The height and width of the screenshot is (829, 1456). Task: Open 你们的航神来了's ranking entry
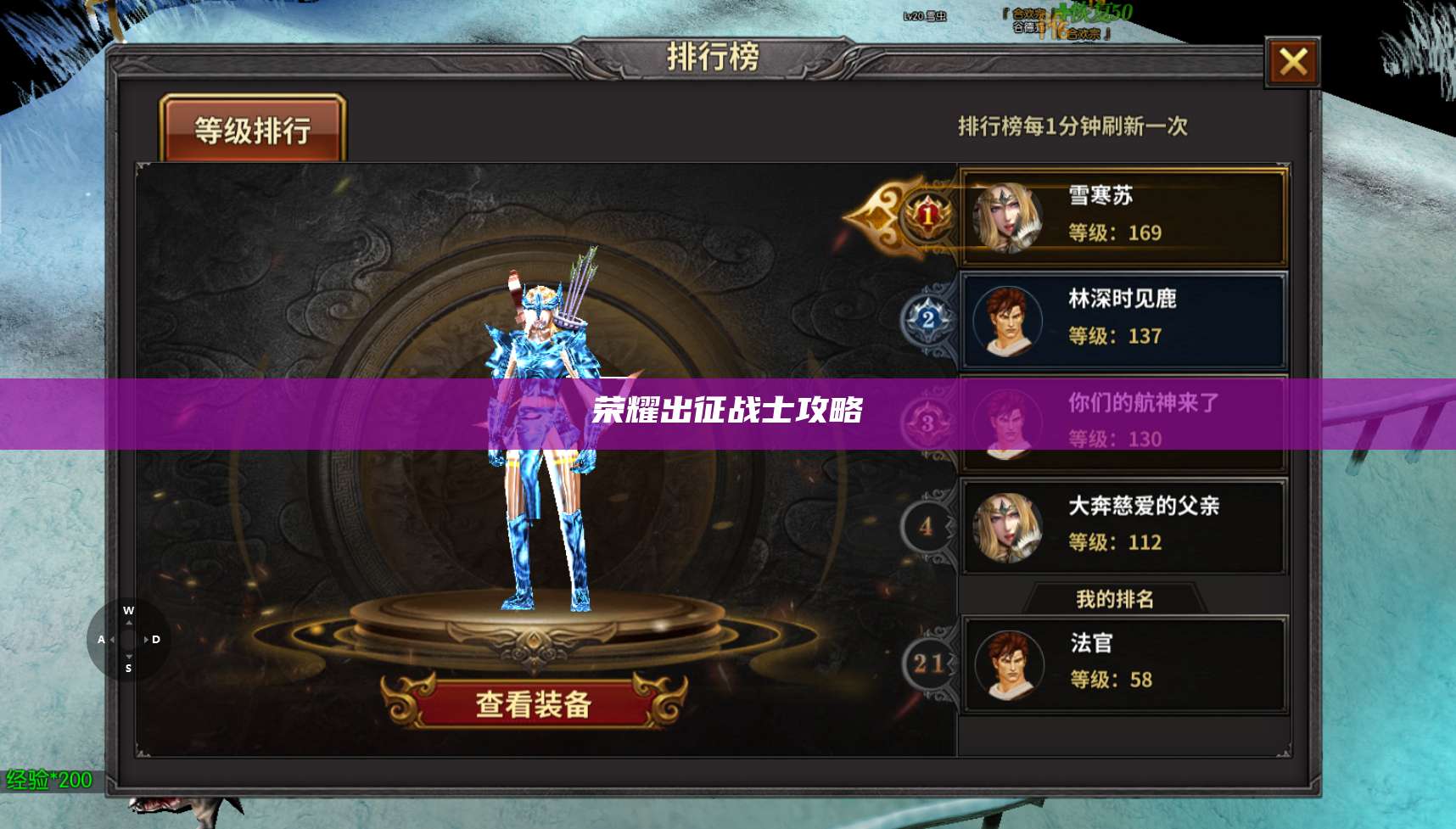tap(1120, 423)
